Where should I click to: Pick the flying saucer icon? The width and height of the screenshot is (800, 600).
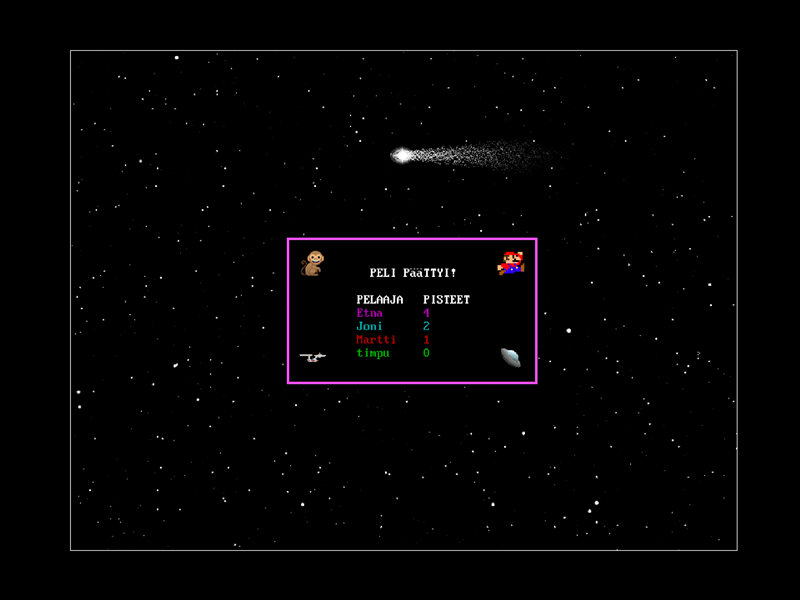(x=510, y=357)
